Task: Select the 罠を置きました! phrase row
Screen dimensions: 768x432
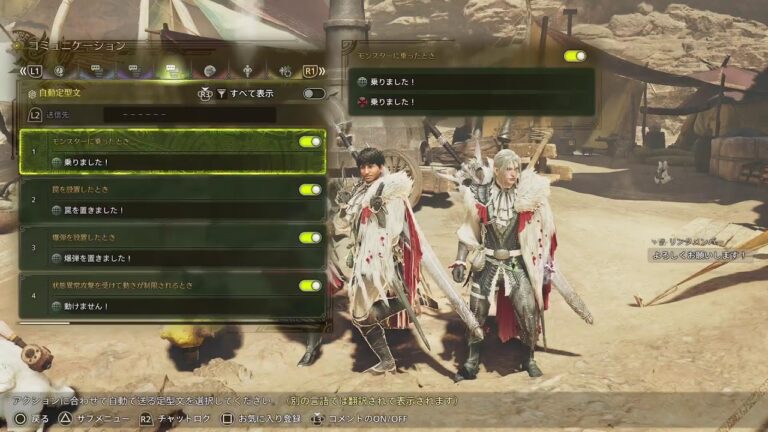Action: click(x=172, y=209)
